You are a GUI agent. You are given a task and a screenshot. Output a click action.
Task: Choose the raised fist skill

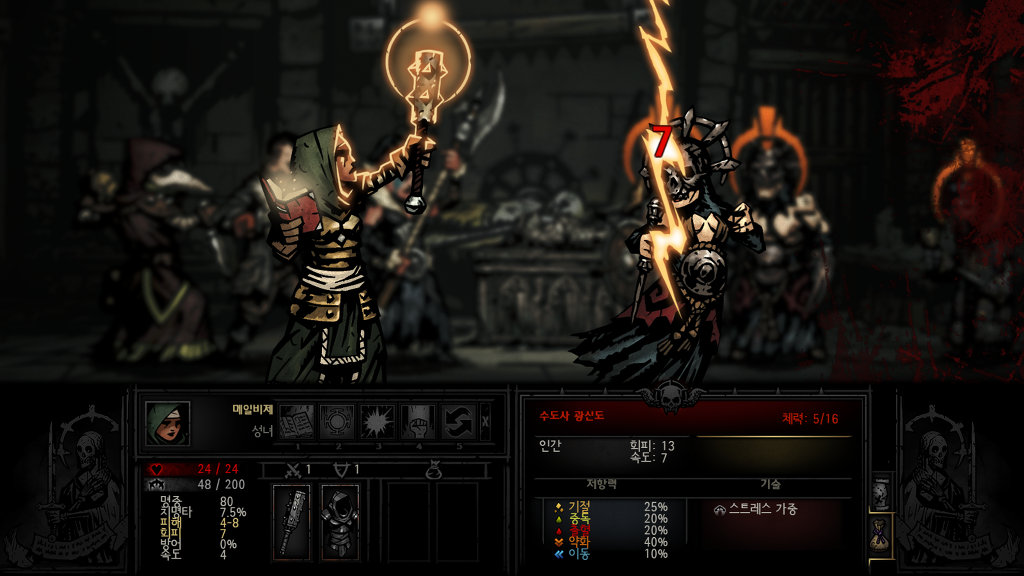419,421
